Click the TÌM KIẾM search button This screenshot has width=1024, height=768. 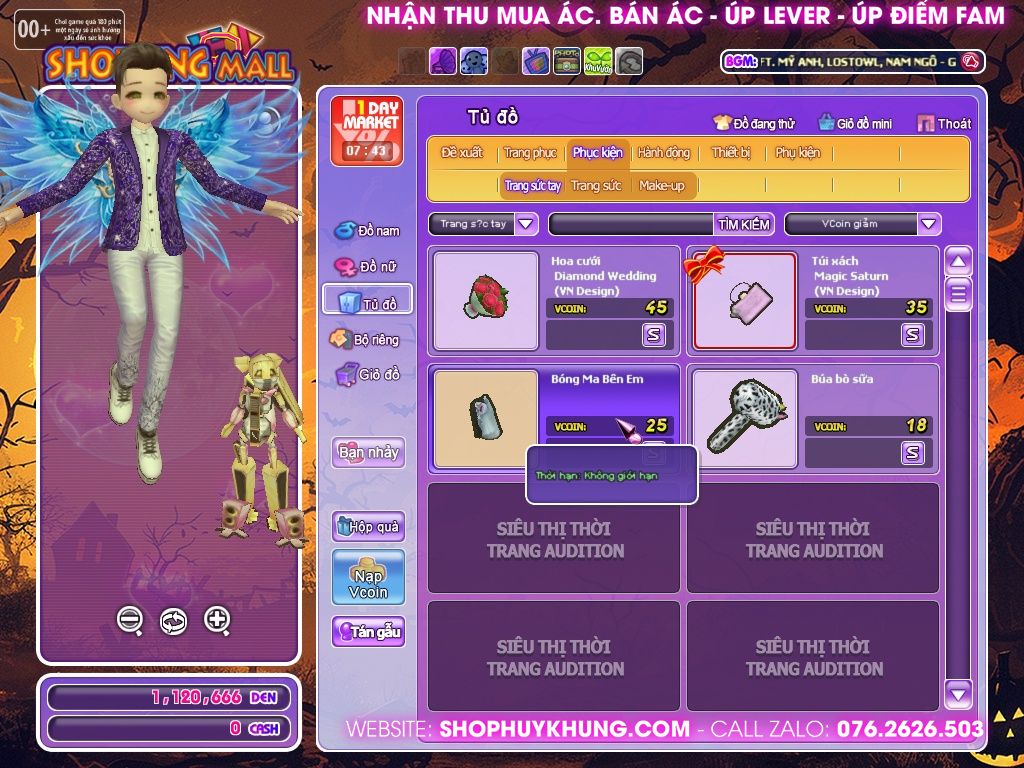(x=744, y=224)
